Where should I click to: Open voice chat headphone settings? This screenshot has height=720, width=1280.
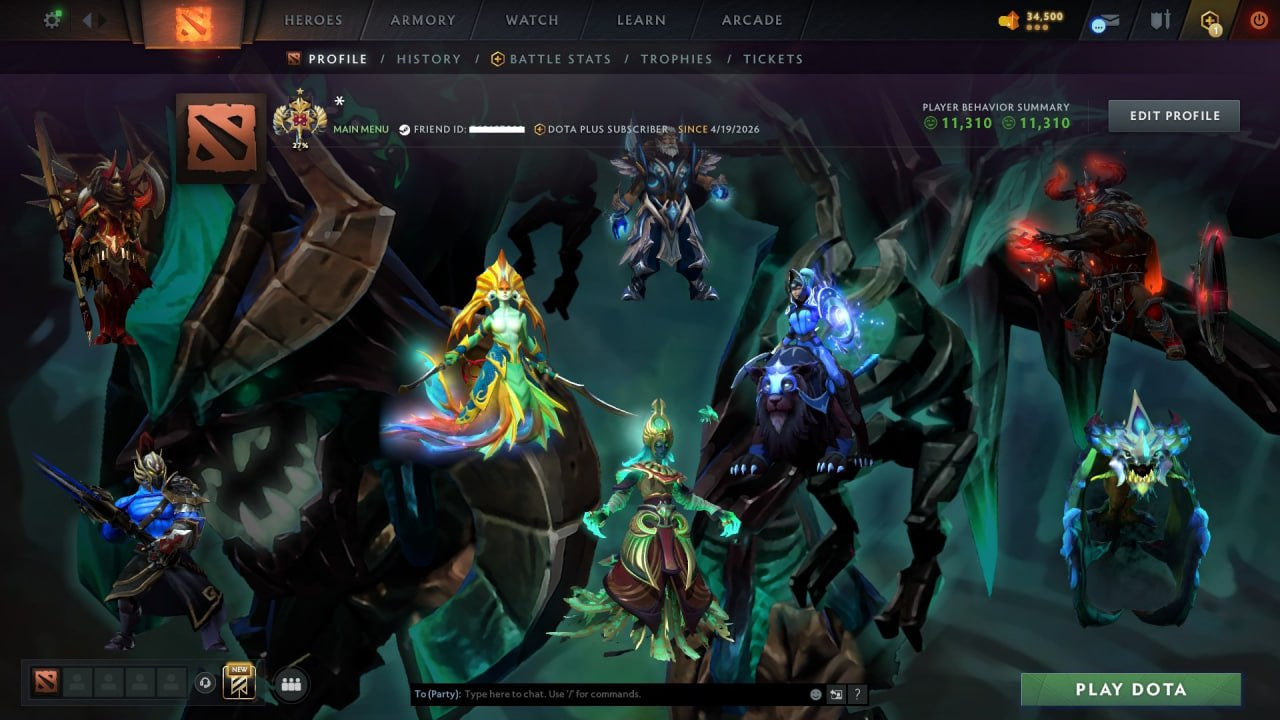pyautogui.click(x=206, y=684)
